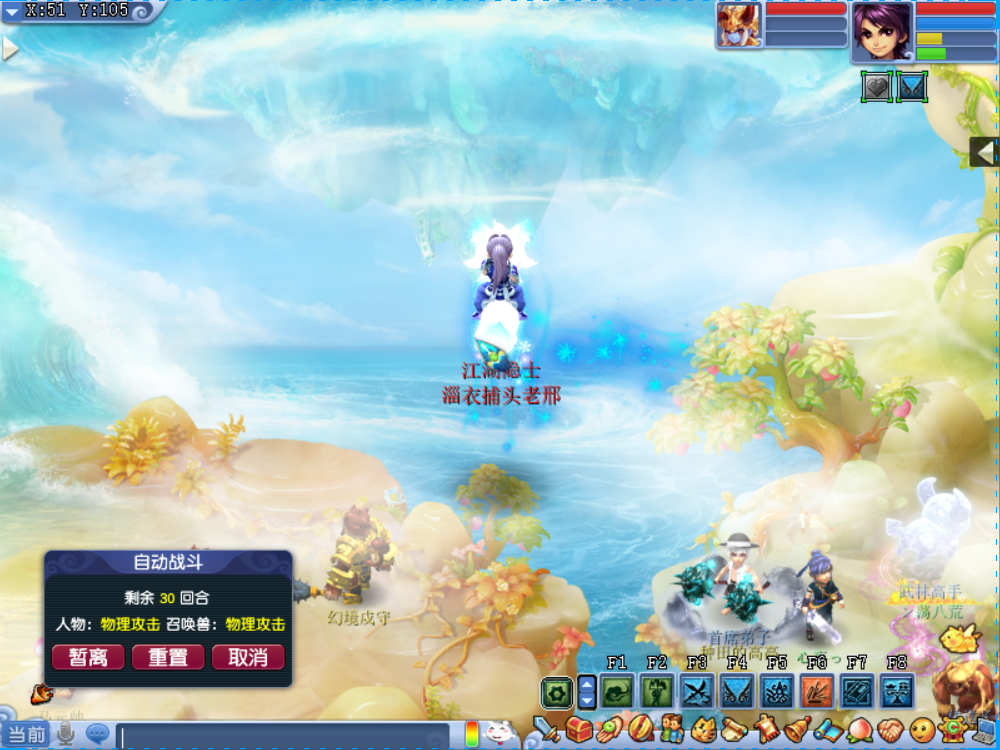Screen dimensions: 1000x750
Task: Open the laptop system menu icon
Action: pyautogui.click(x=981, y=730)
